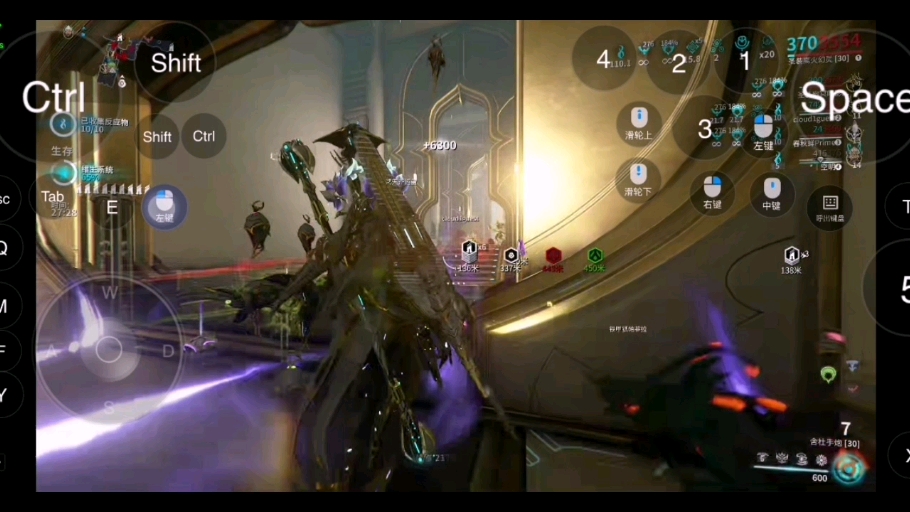The height and width of the screenshot is (512, 910).
Task: Tap the large Ctrl virtual button
Action: coord(55,97)
